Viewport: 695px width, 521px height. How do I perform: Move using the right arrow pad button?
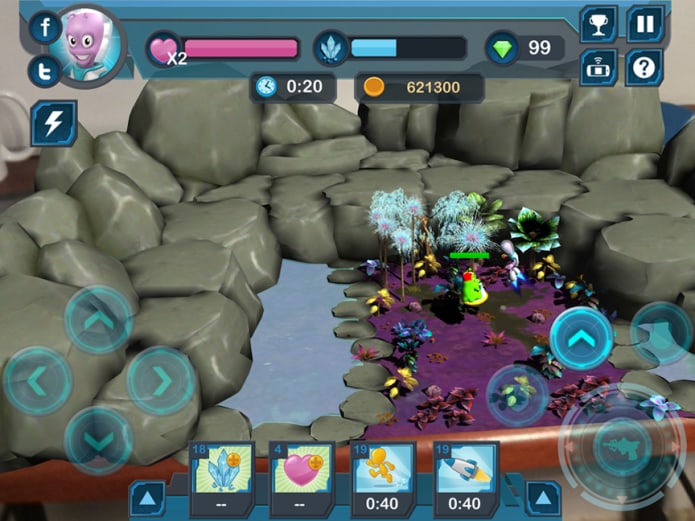pyautogui.click(x=160, y=380)
